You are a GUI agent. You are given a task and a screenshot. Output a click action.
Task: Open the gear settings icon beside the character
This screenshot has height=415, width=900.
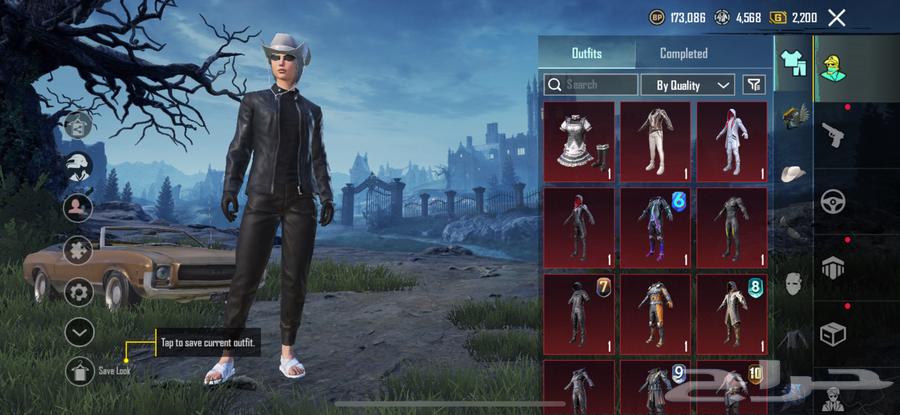coord(79,291)
